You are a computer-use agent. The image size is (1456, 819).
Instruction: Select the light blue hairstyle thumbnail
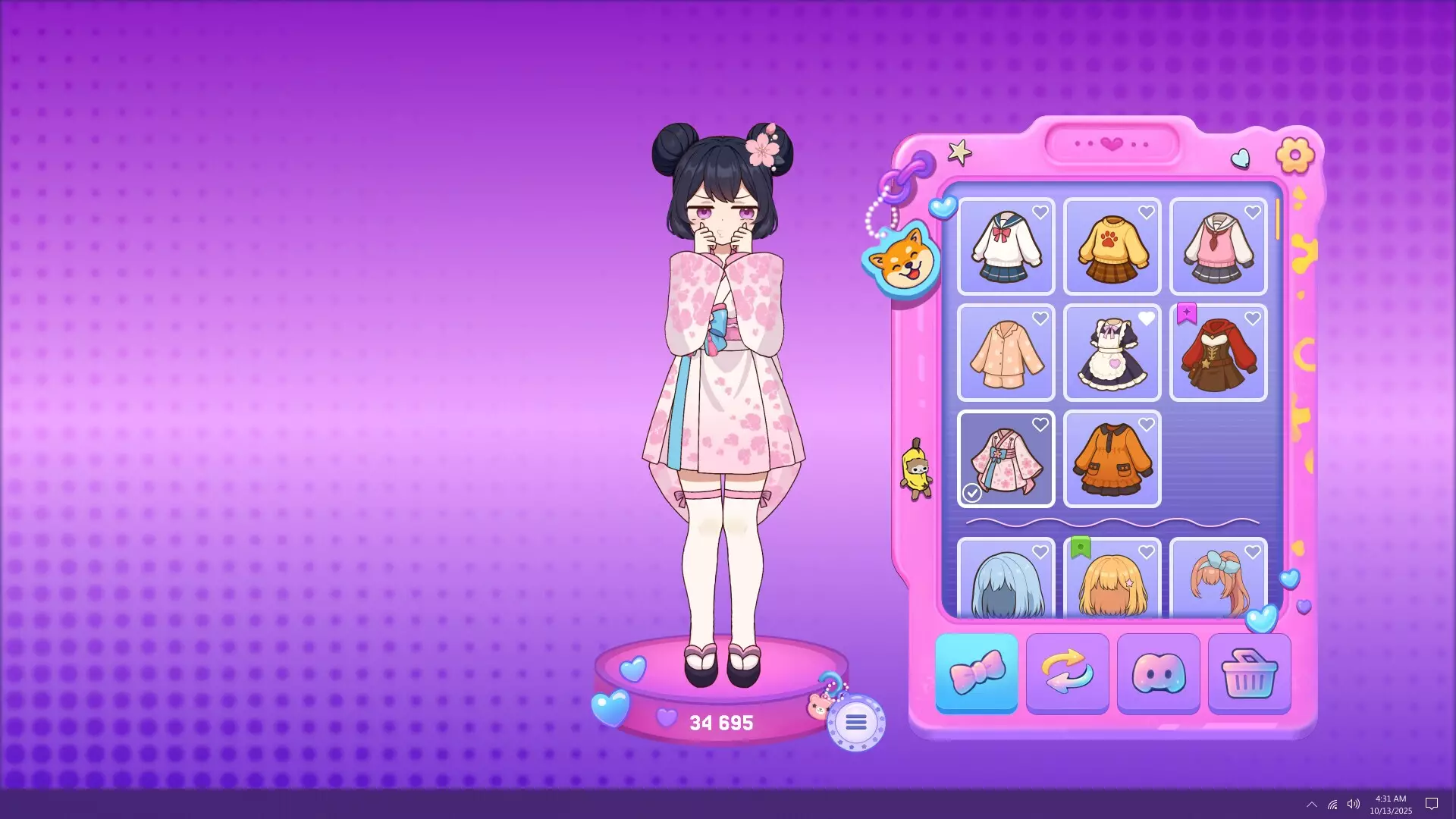[x=1006, y=588]
